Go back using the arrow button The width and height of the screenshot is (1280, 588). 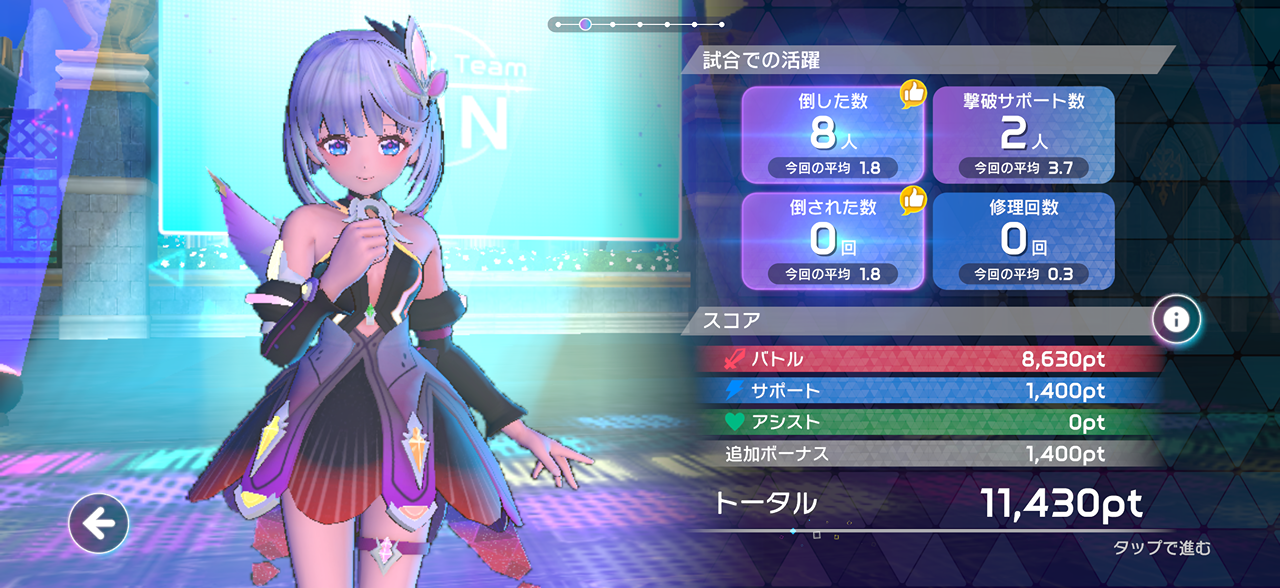[x=98, y=522]
